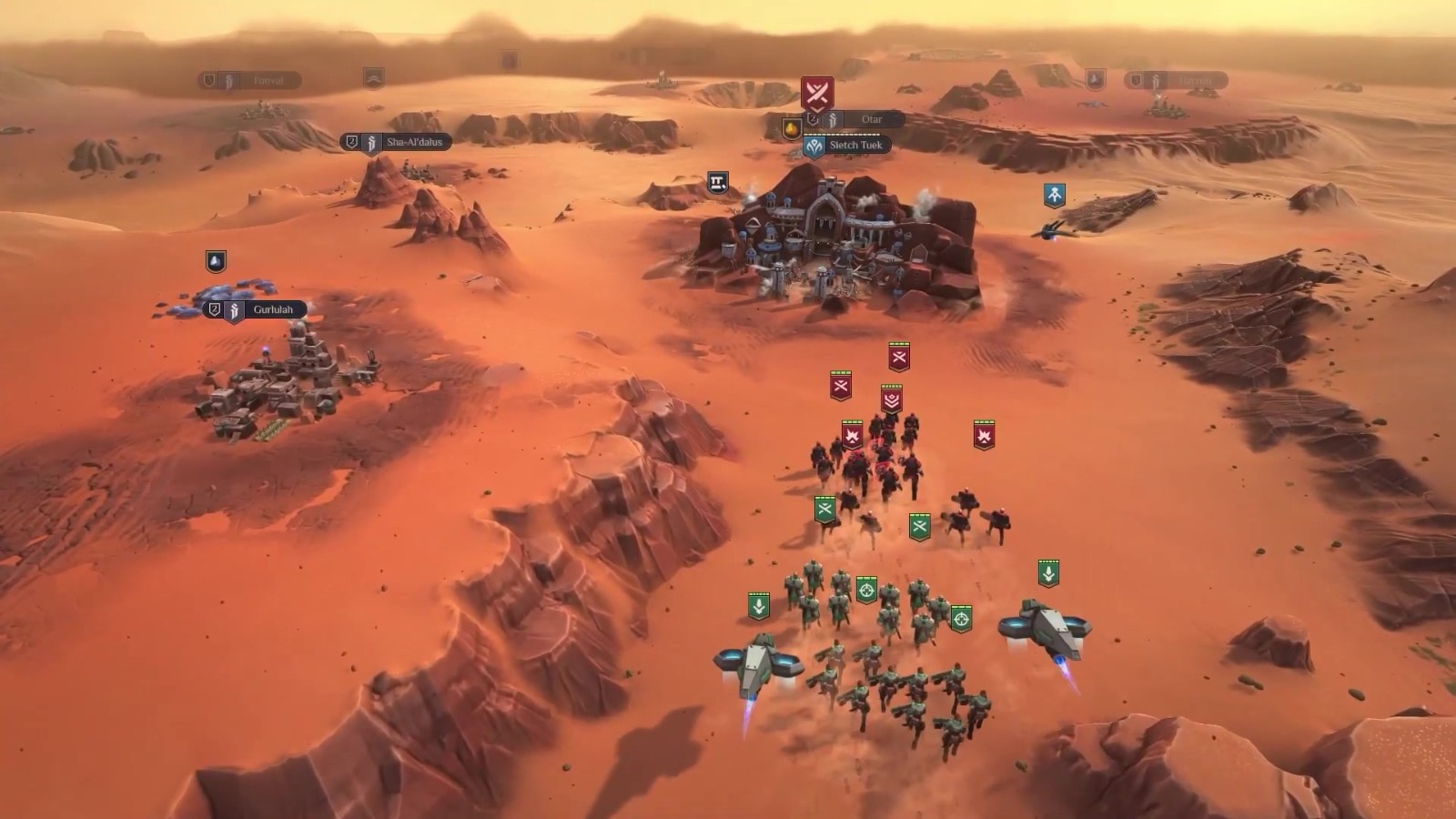Viewport: 1456px width, 819px height.
Task: Click the dark pillar-symbol marker beside the sietch
Action: point(718,183)
